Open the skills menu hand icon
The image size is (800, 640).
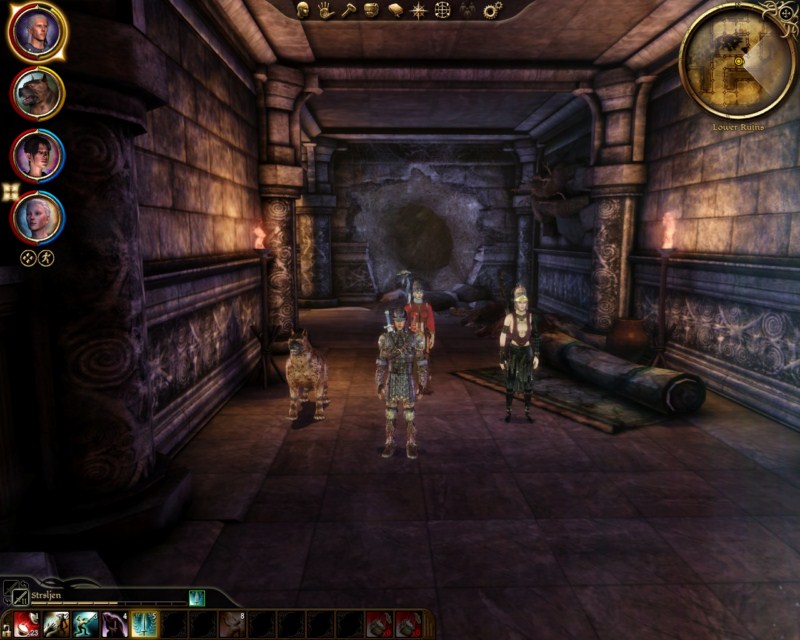click(x=326, y=10)
